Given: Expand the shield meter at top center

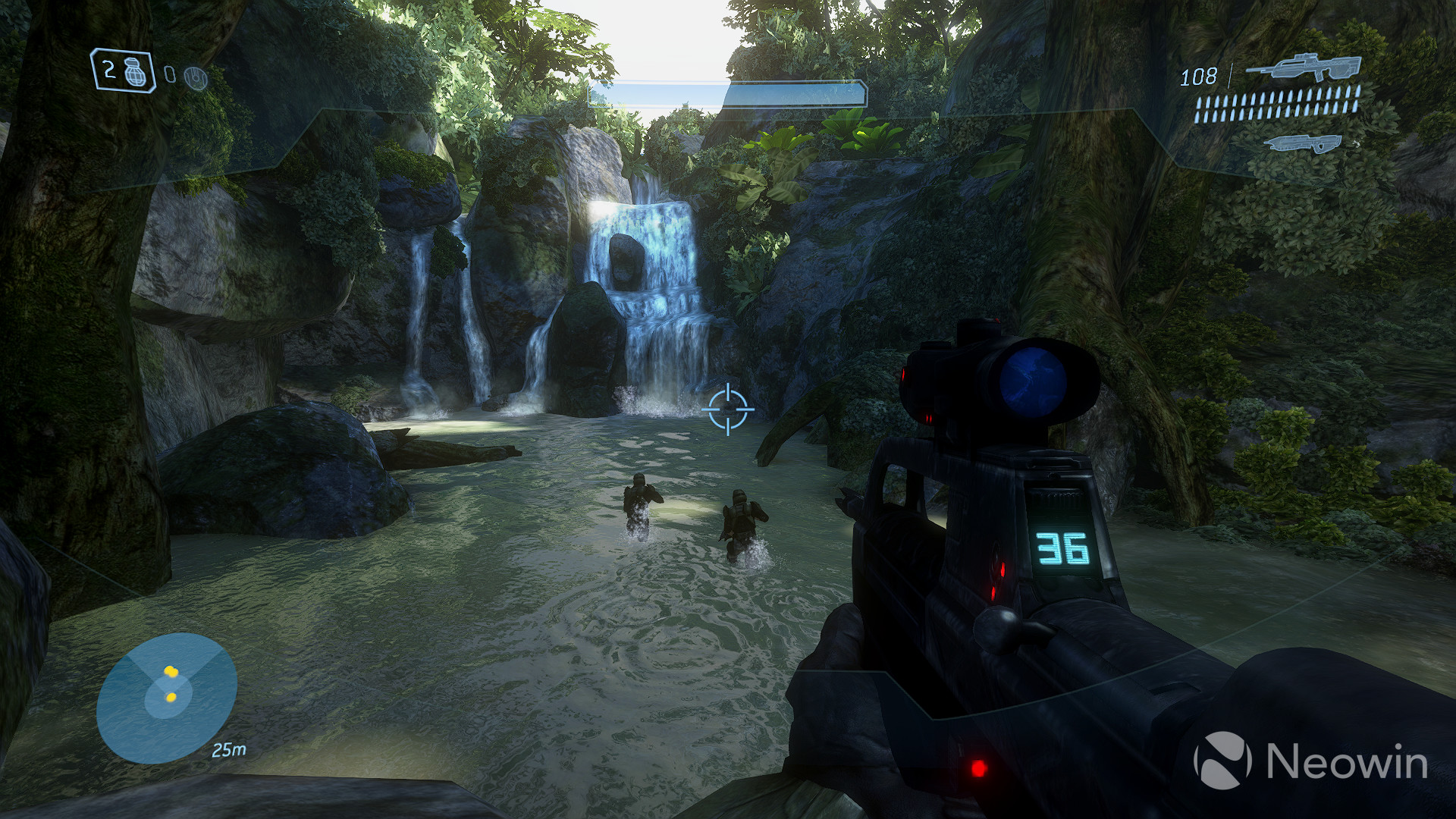Looking at the screenshot, I should [x=792, y=93].
